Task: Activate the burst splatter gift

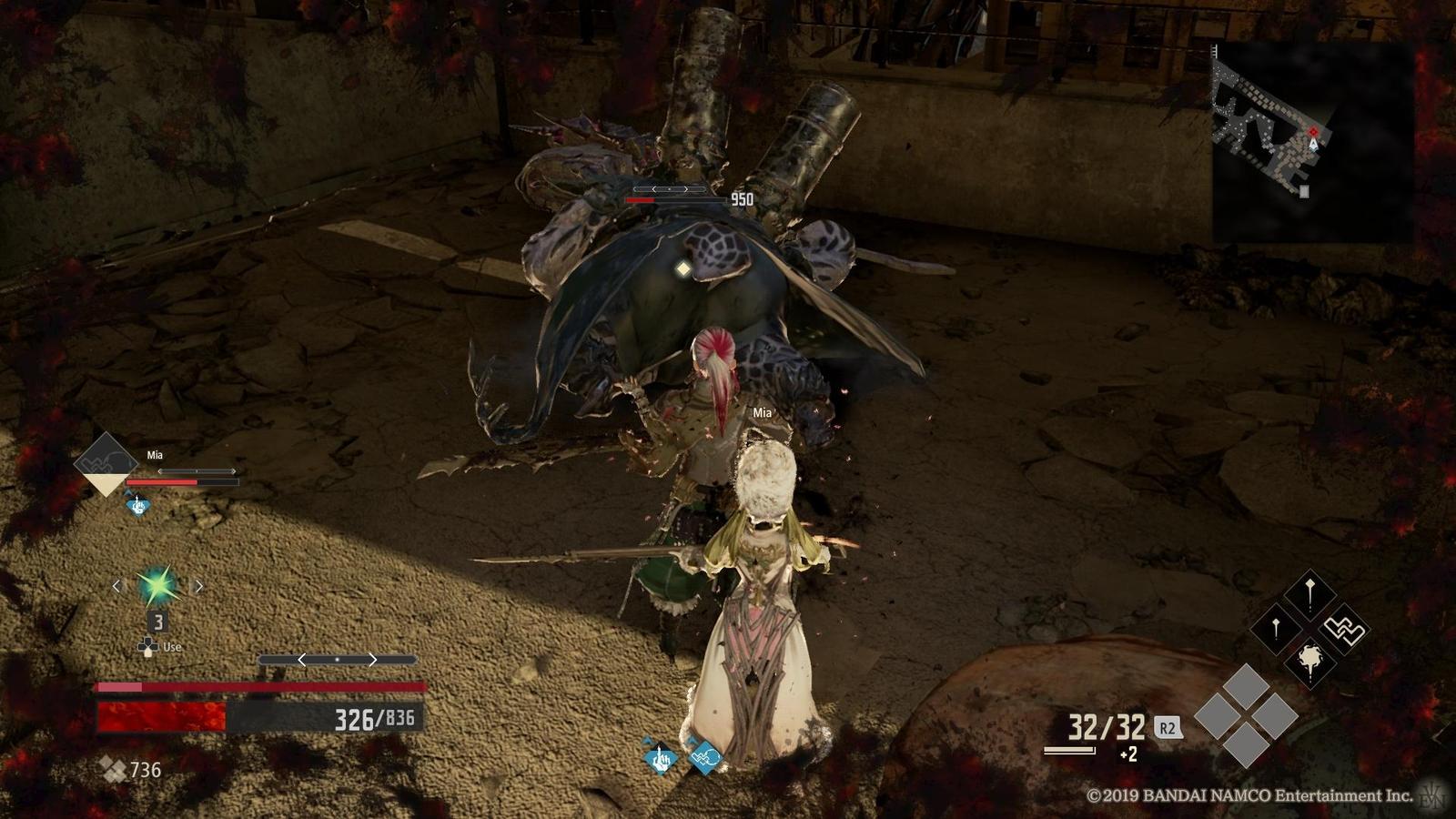Action: (1309, 661)
